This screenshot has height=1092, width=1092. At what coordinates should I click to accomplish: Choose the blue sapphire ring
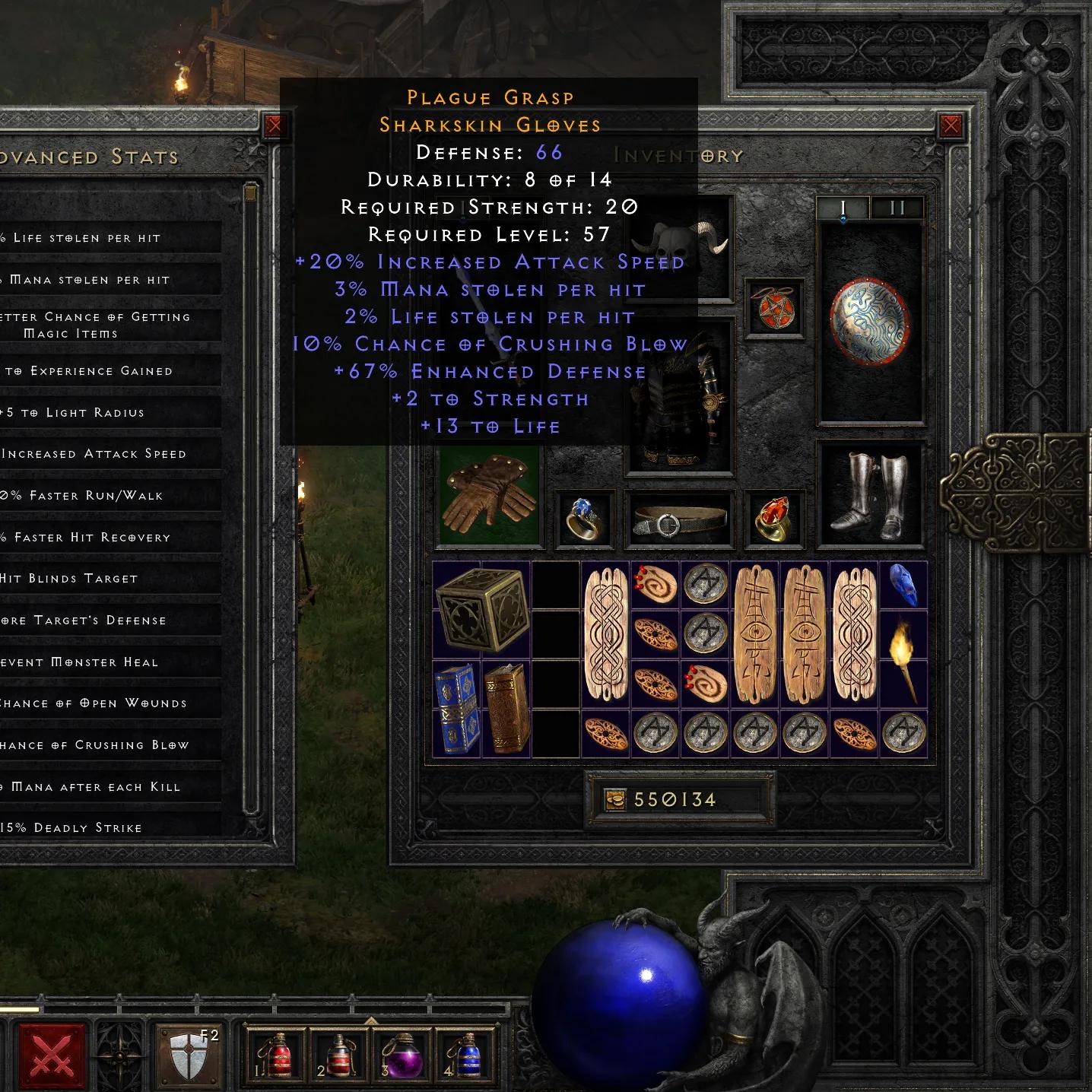tap(583, 519)
